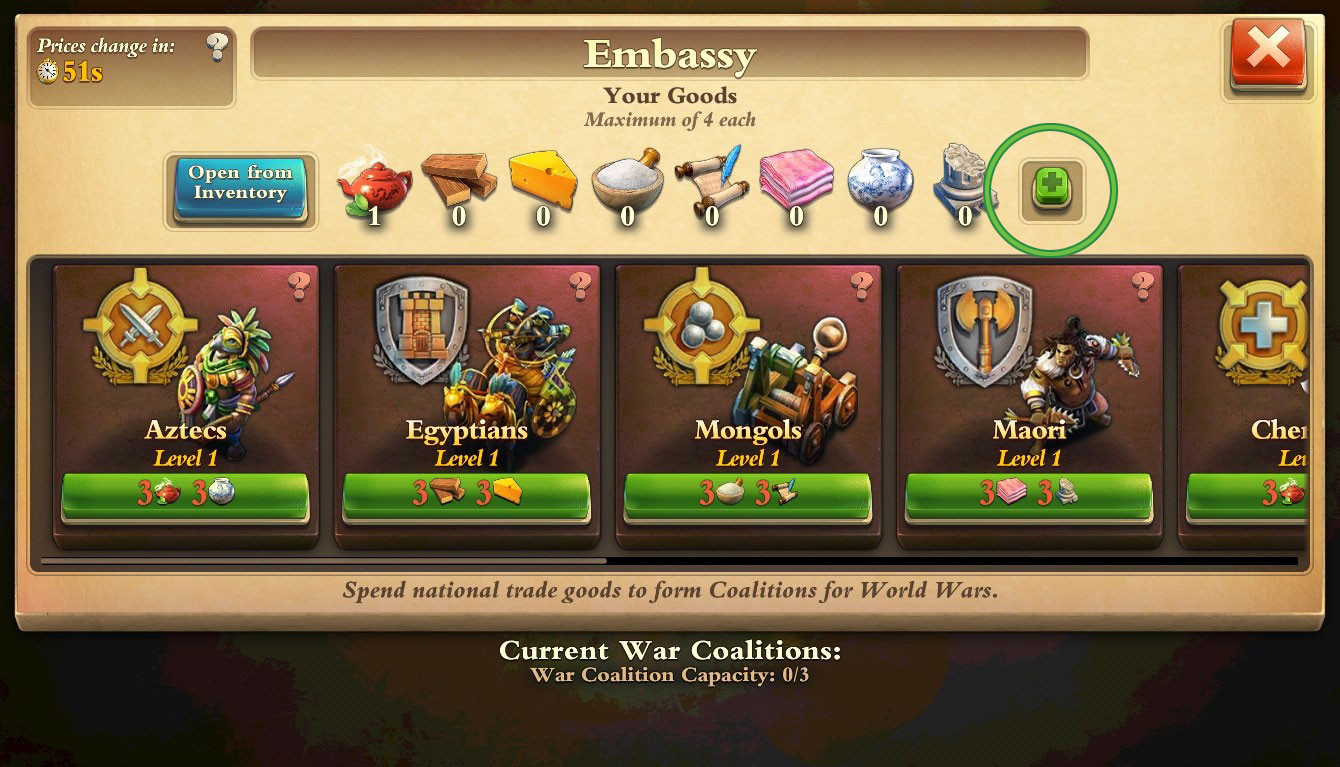Image resolution: width=1340 pixels, height=767 pixels.
Task: Open Egyptians card info question mark
Action: coord(580,287)
